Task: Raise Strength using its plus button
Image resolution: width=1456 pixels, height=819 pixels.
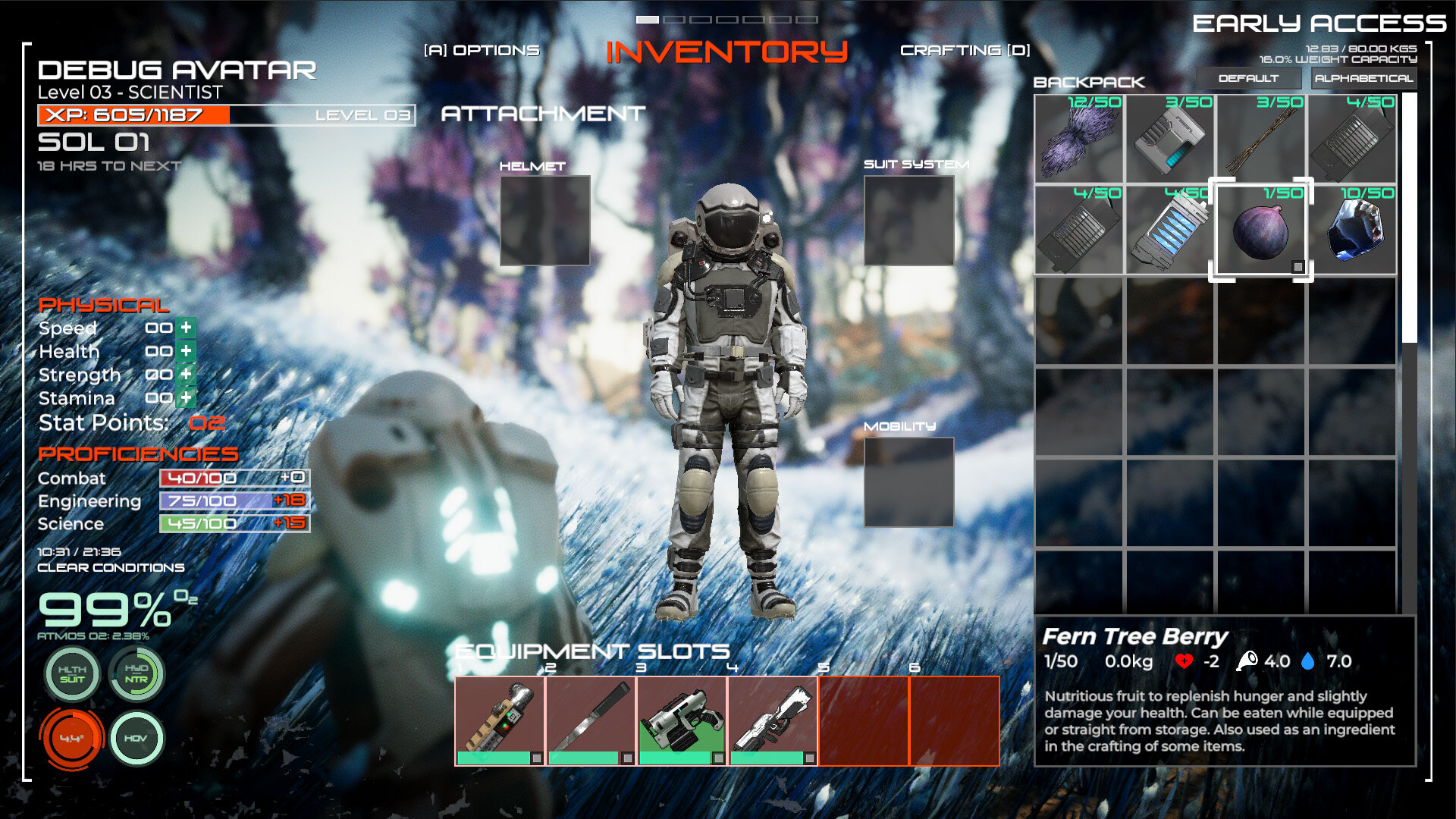Action: pos(186,375)
